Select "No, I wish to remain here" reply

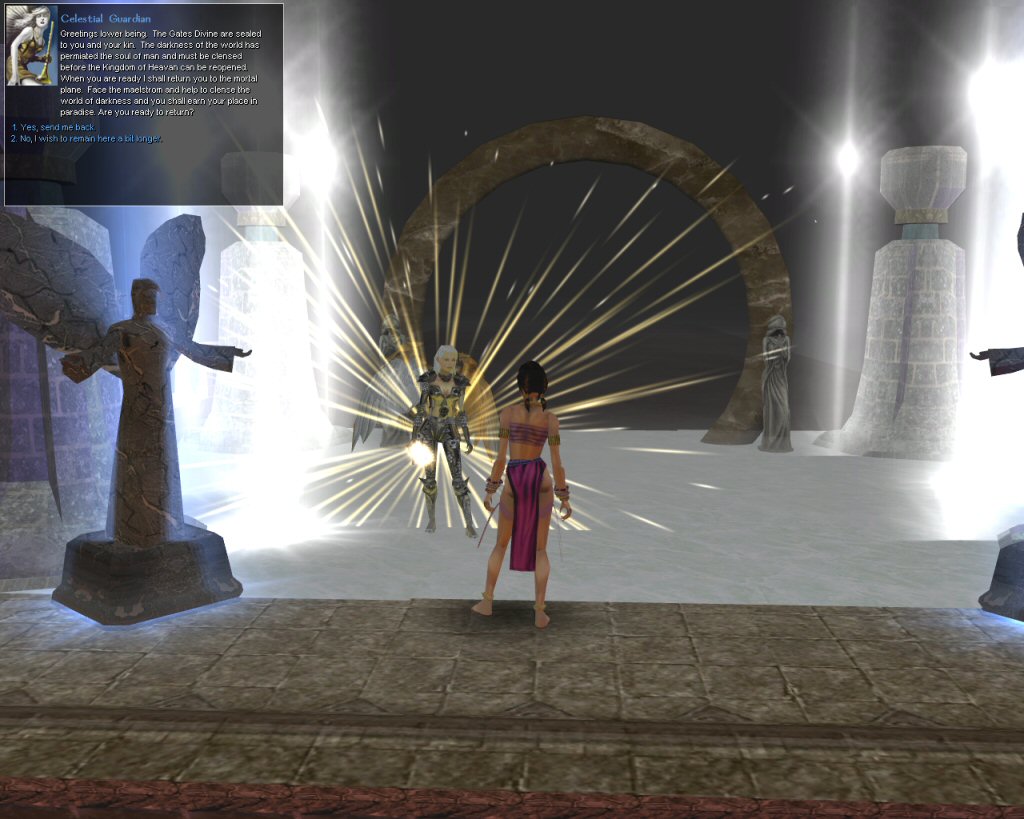[86, 138]
